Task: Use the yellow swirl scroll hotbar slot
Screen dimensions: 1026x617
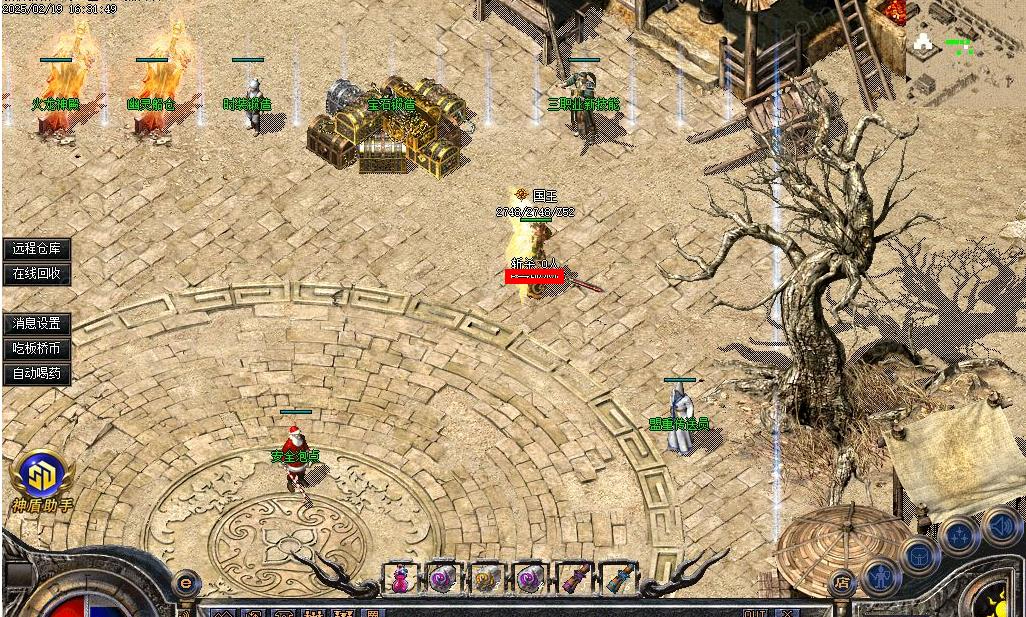Action: coord(486,579)
